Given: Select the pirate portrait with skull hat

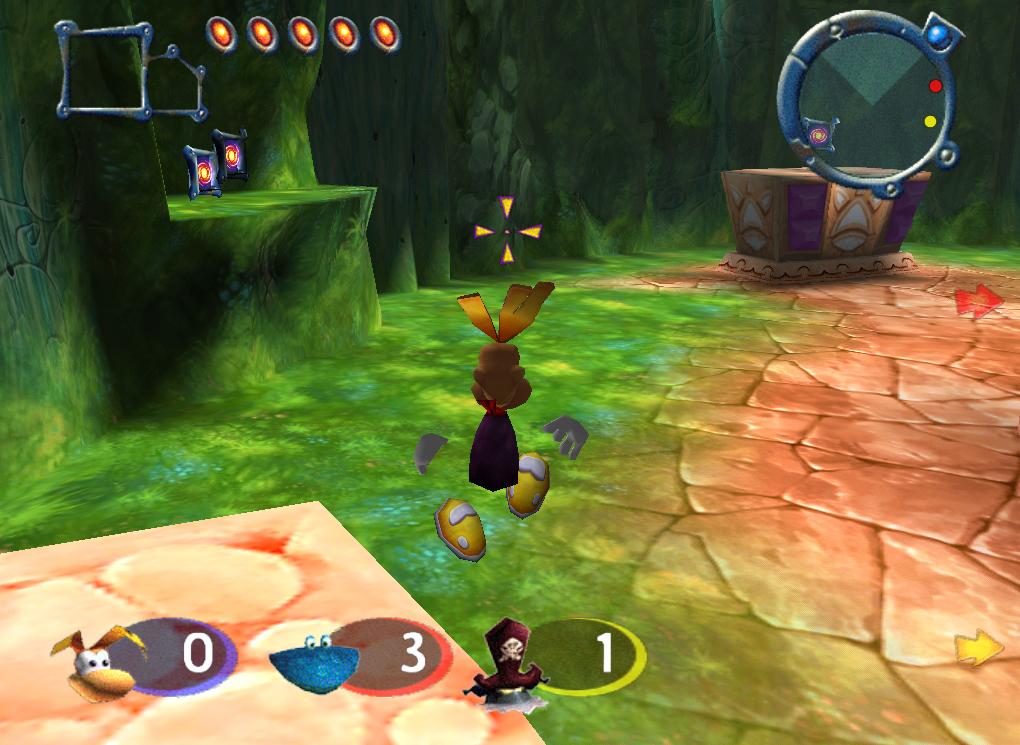Looking at the screenshot, I should coord(506,660).
